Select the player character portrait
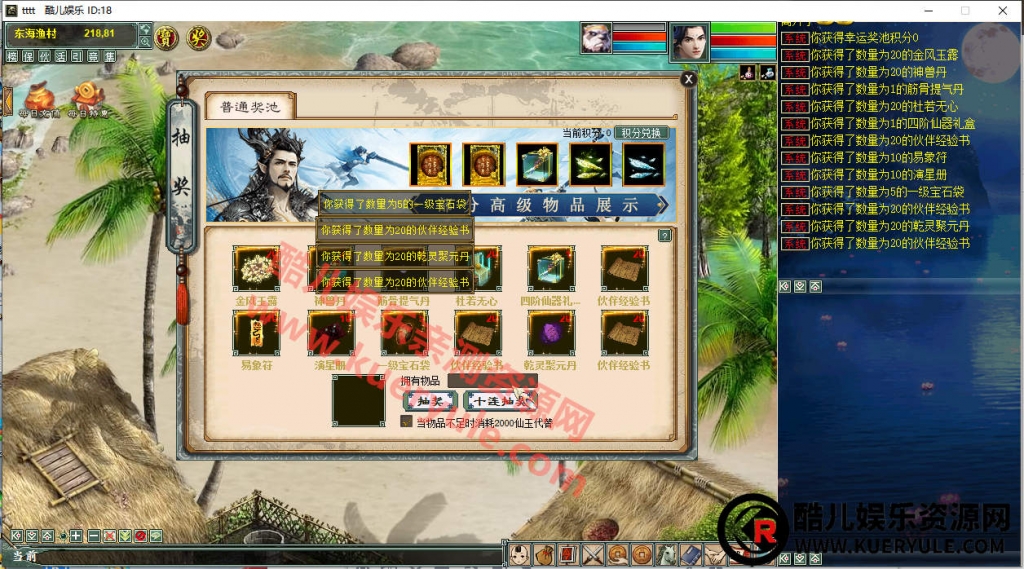Image resolution: width=1024 pixels, height=569 pixels. pyautogui.click(x=689, y=42)
